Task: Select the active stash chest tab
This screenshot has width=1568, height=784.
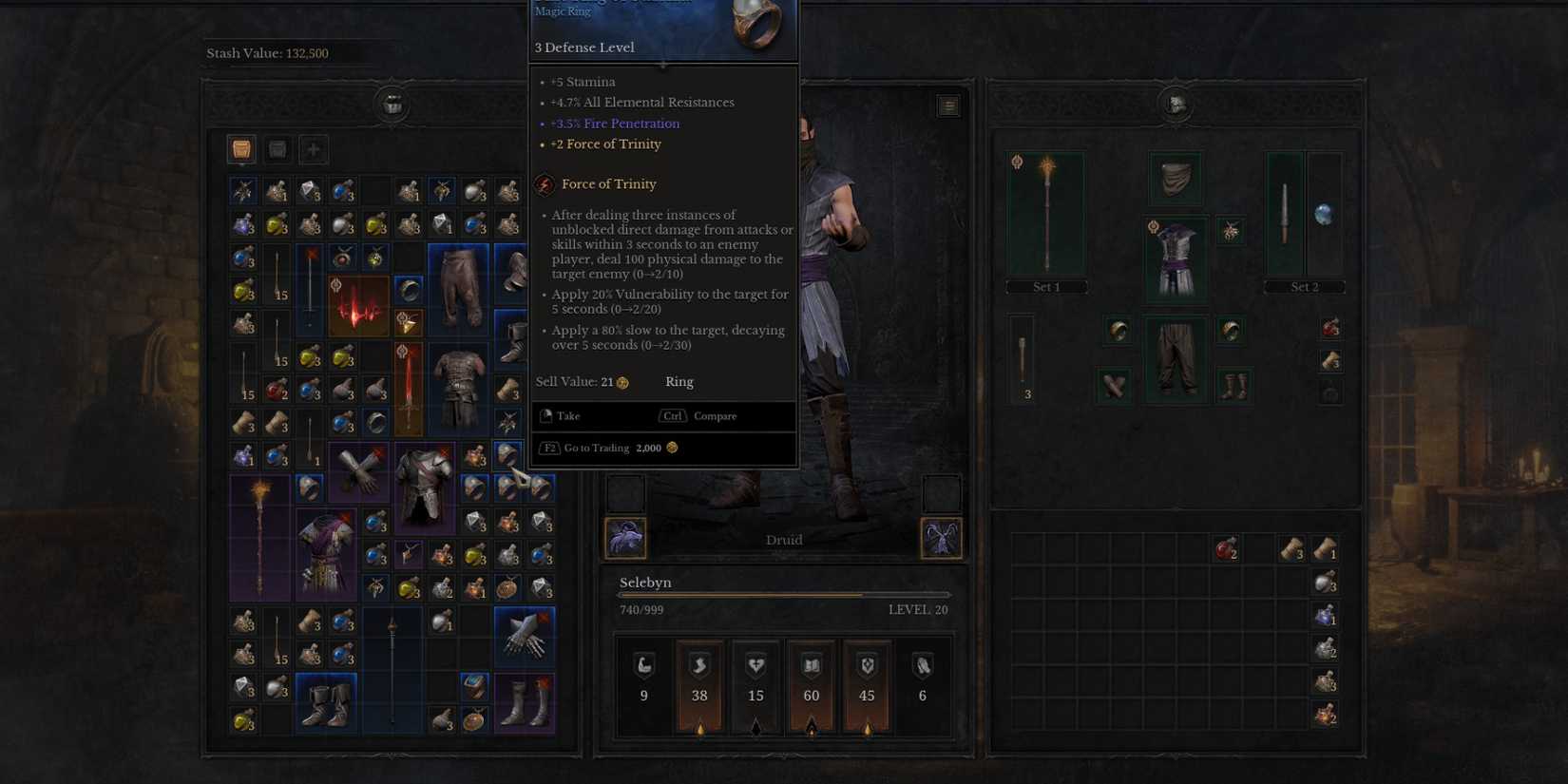Action: 240,148
